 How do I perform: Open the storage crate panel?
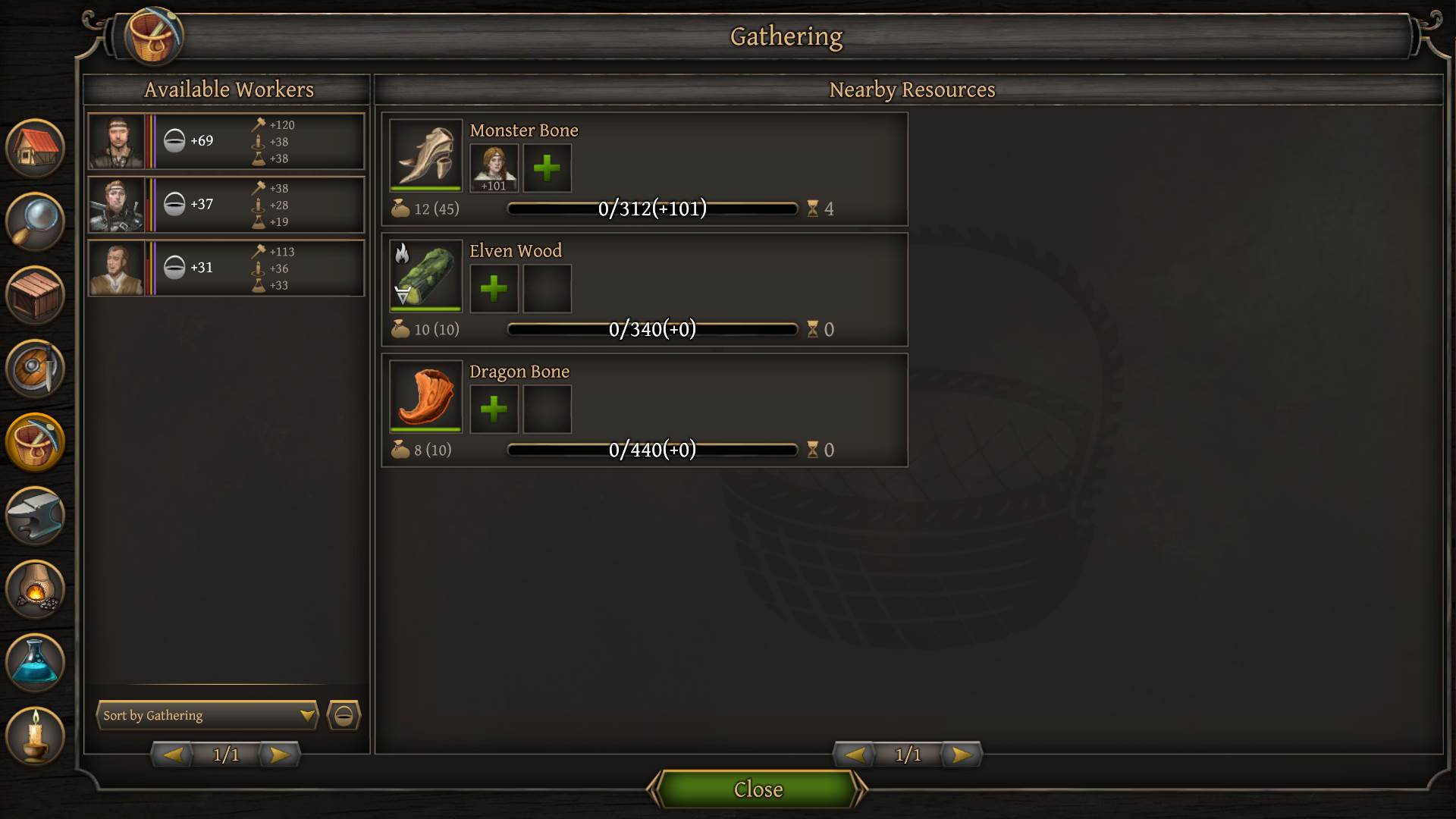pos(35,295)
